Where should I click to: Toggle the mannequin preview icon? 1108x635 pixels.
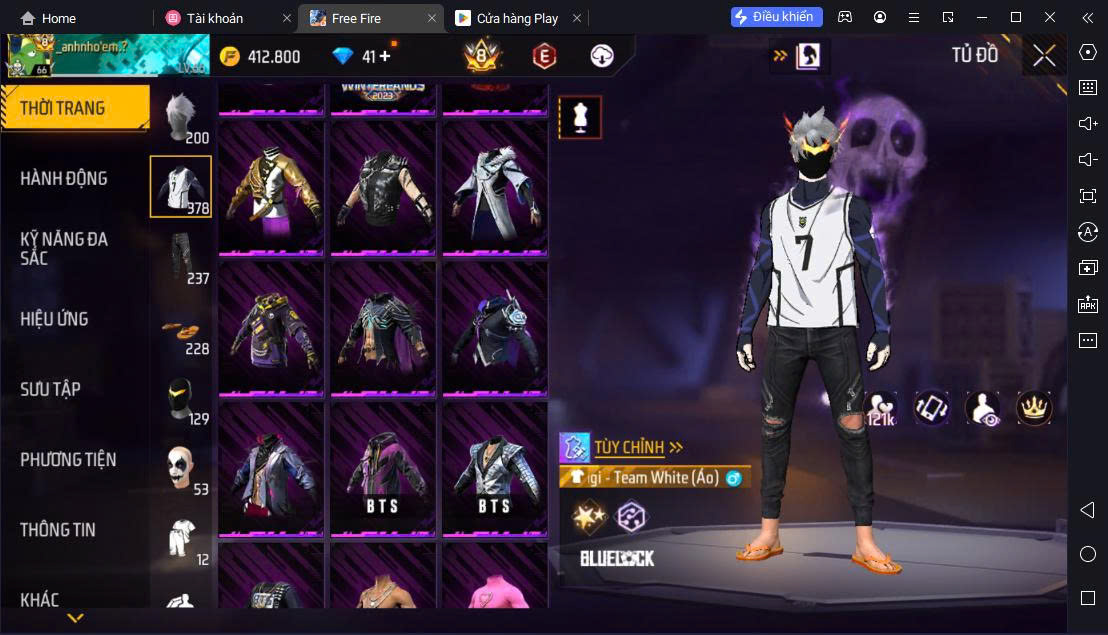580,117
